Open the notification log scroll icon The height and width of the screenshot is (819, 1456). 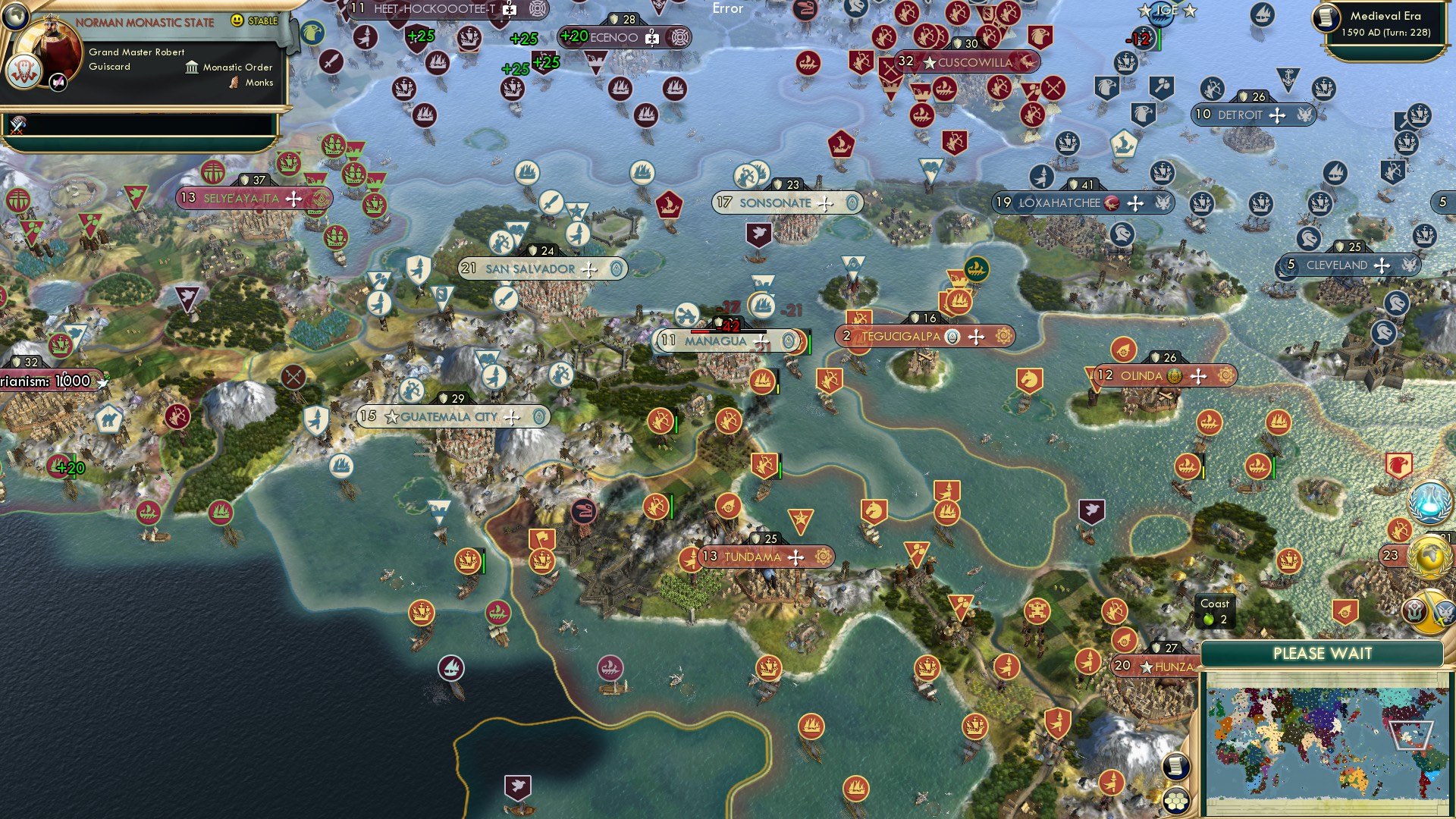(1175, 767)
